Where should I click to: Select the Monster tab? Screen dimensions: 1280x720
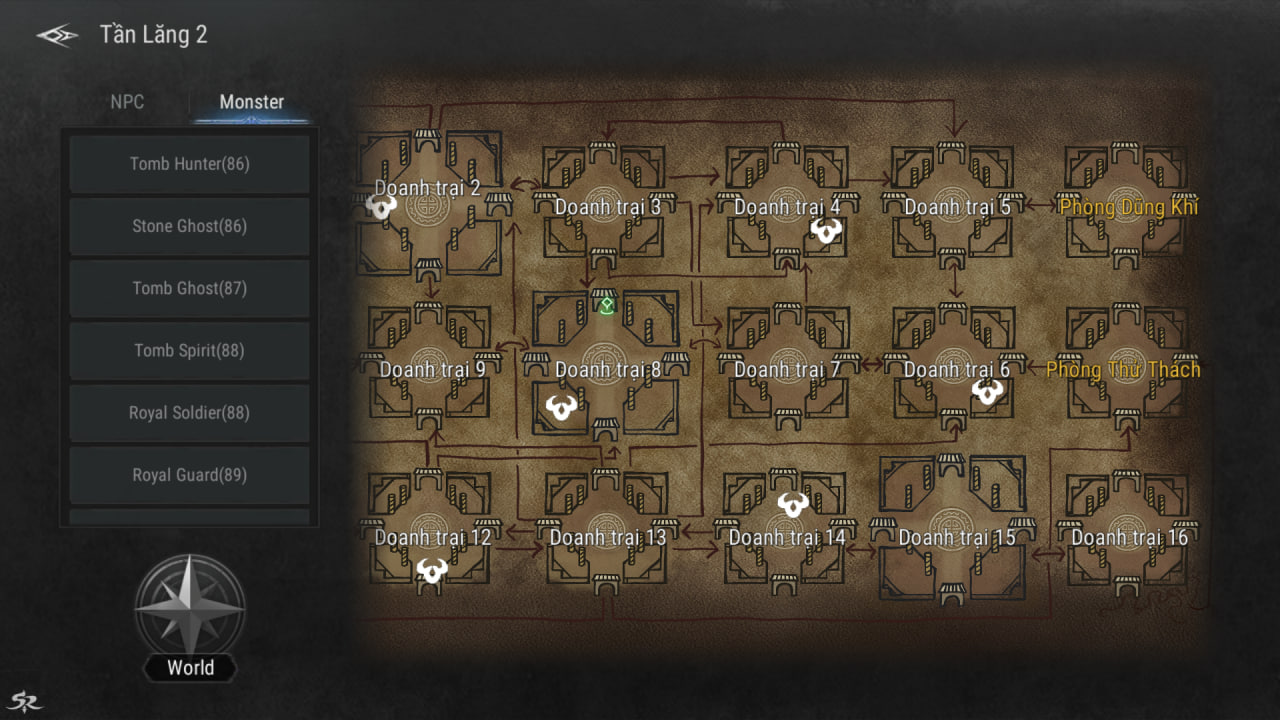(251, 102)
